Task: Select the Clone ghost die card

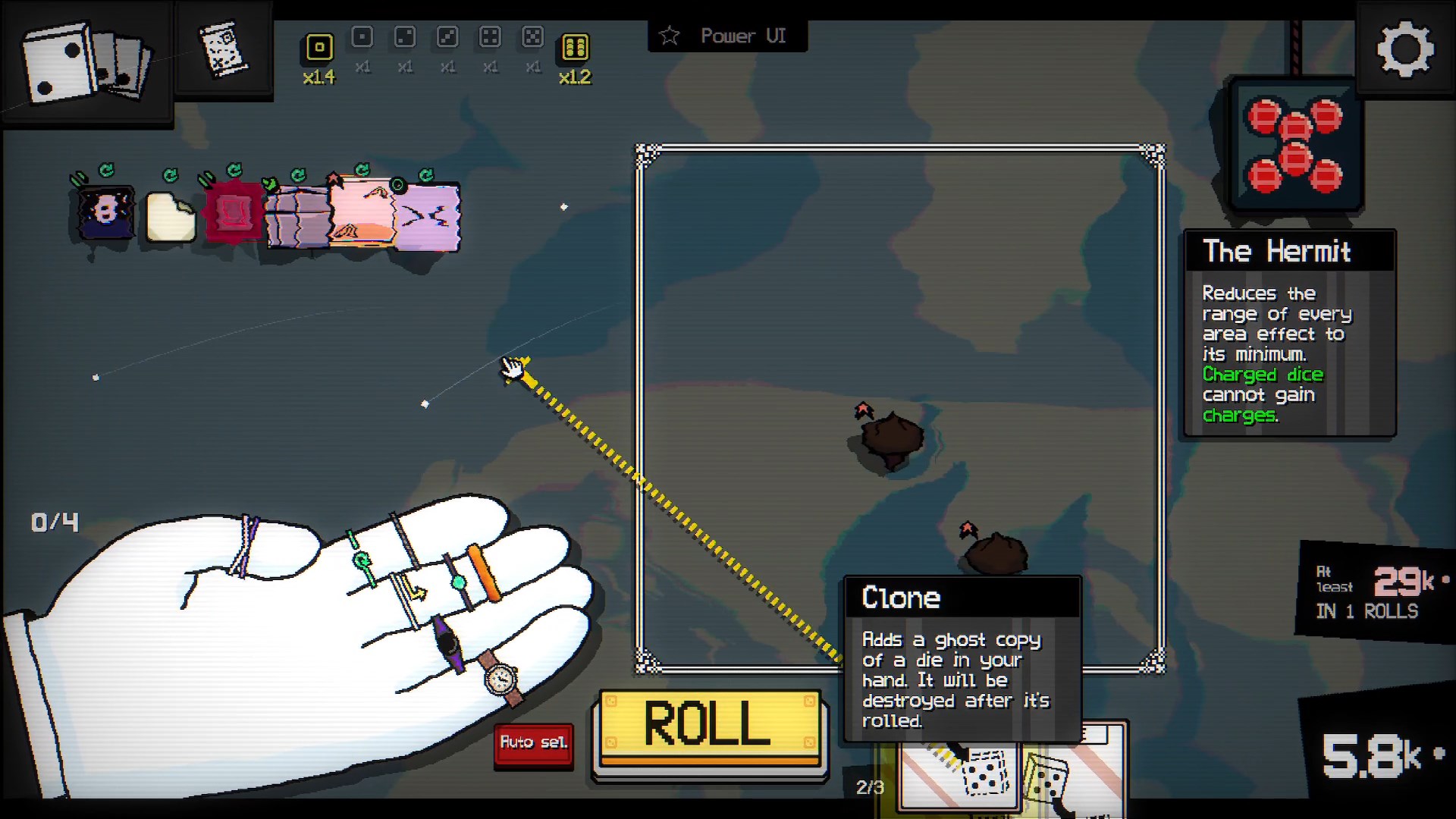Action: (960, 775)
